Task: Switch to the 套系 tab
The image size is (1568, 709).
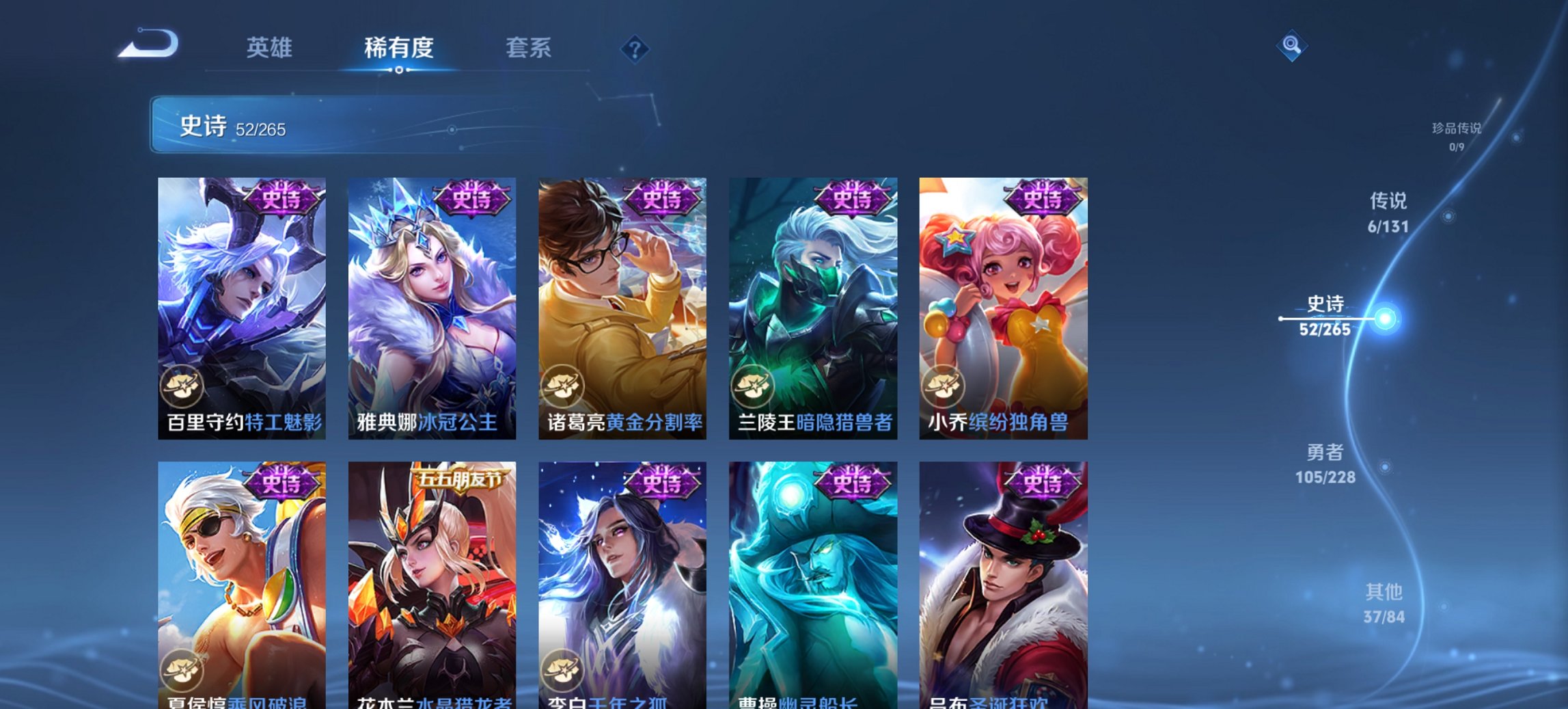Action: [x=528, y=48]
